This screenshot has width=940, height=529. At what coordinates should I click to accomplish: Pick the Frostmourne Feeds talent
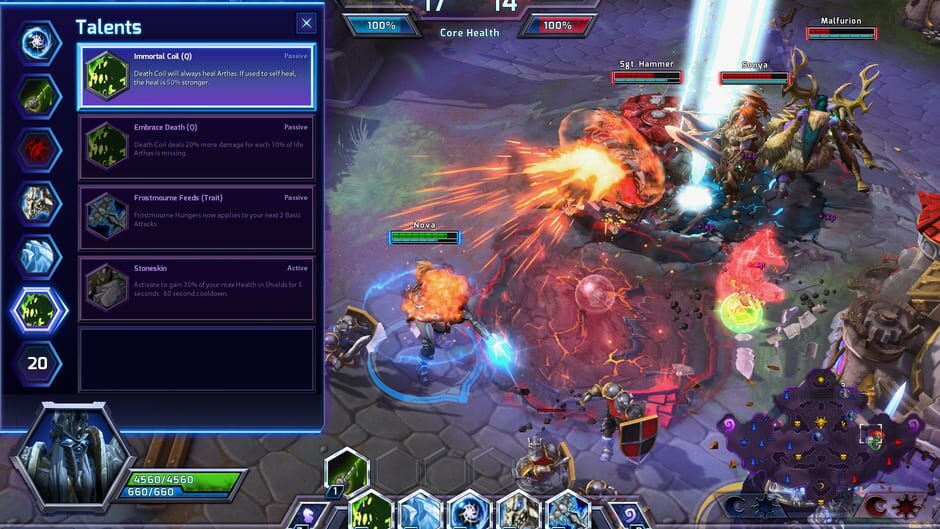(x=197, y=218)
